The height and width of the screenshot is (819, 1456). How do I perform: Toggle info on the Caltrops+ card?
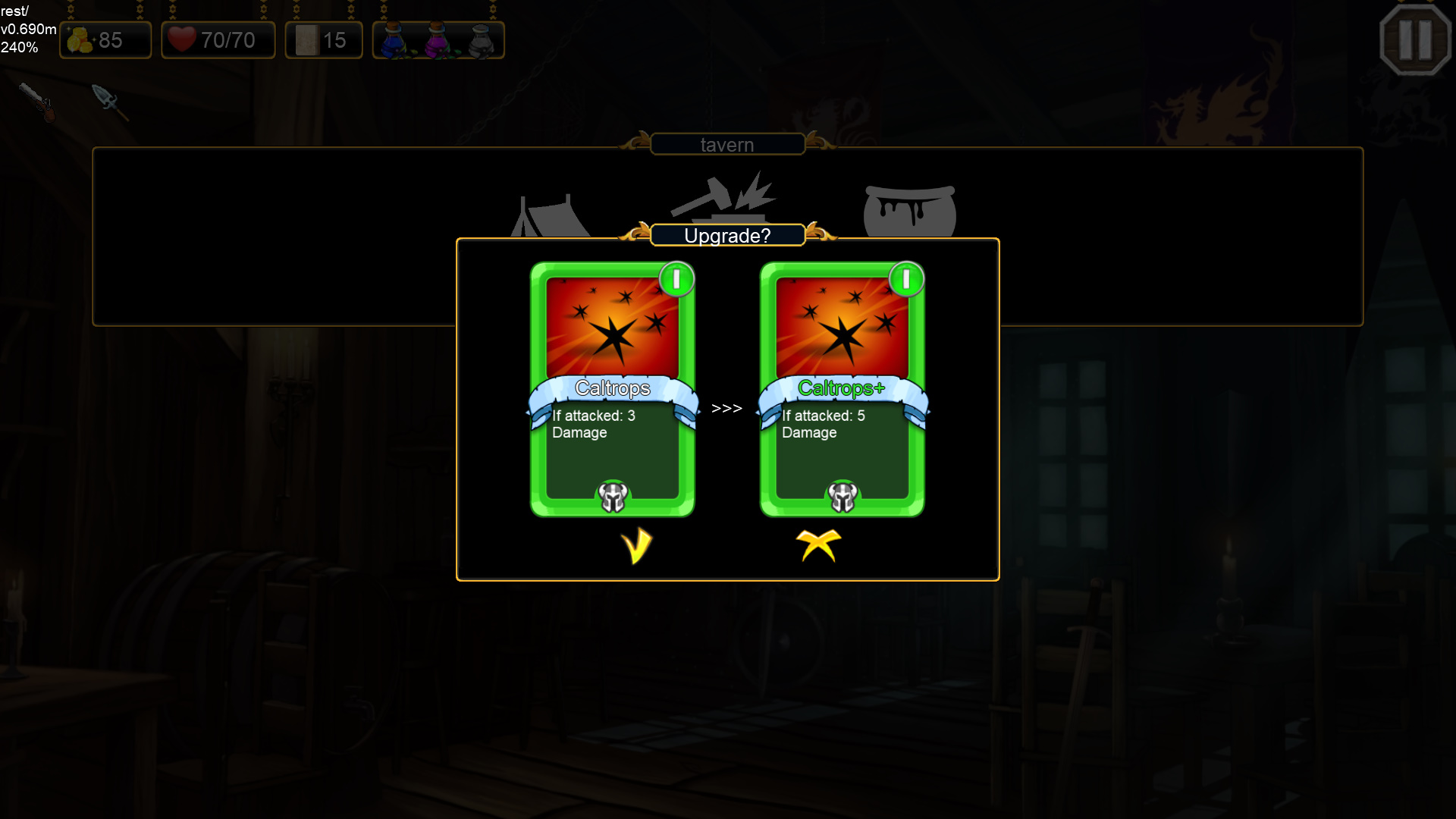pyautogui.click(x=906, y=279)
